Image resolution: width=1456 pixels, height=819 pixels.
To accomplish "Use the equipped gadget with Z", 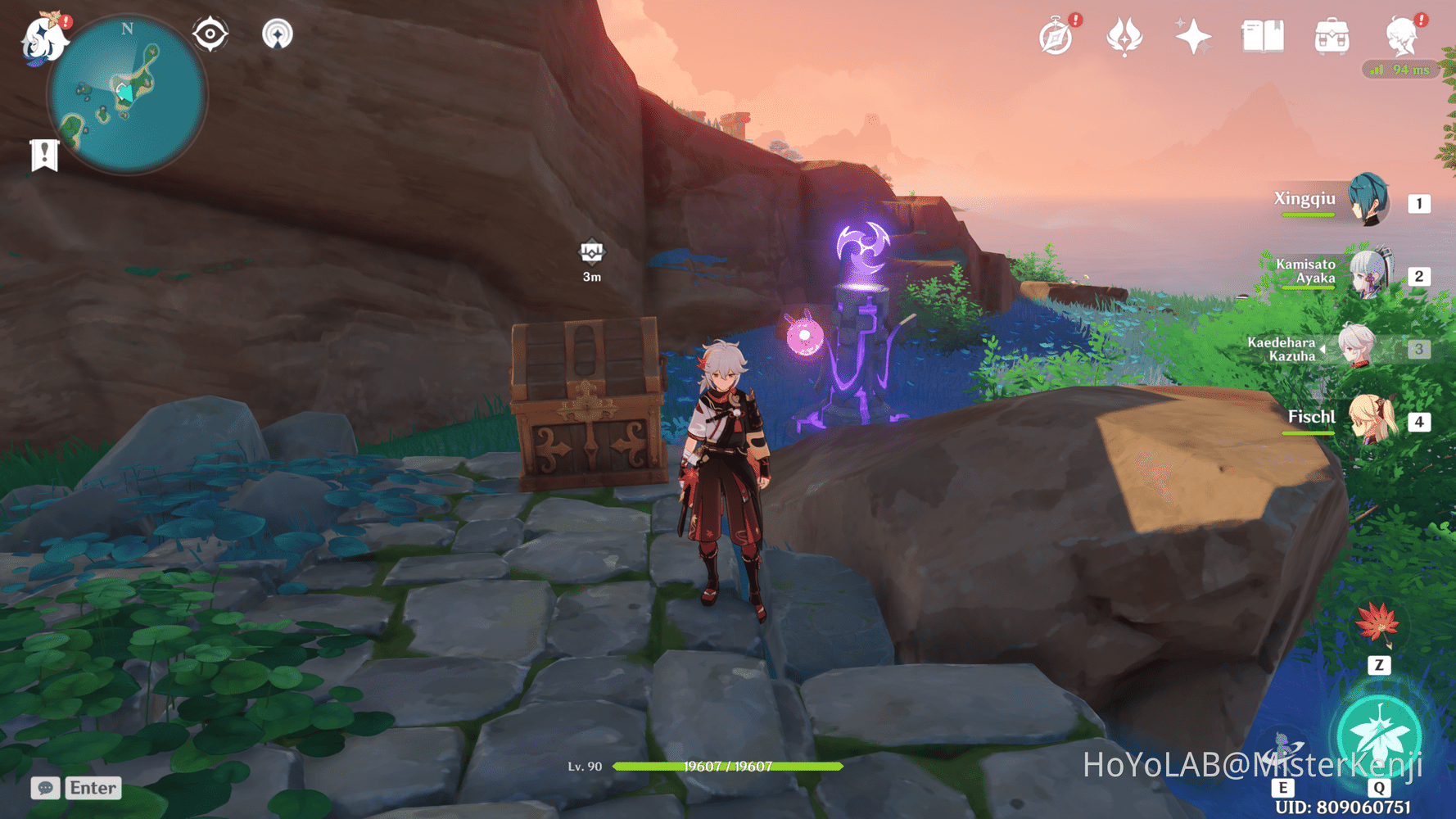I will [x=1379, y=665].
